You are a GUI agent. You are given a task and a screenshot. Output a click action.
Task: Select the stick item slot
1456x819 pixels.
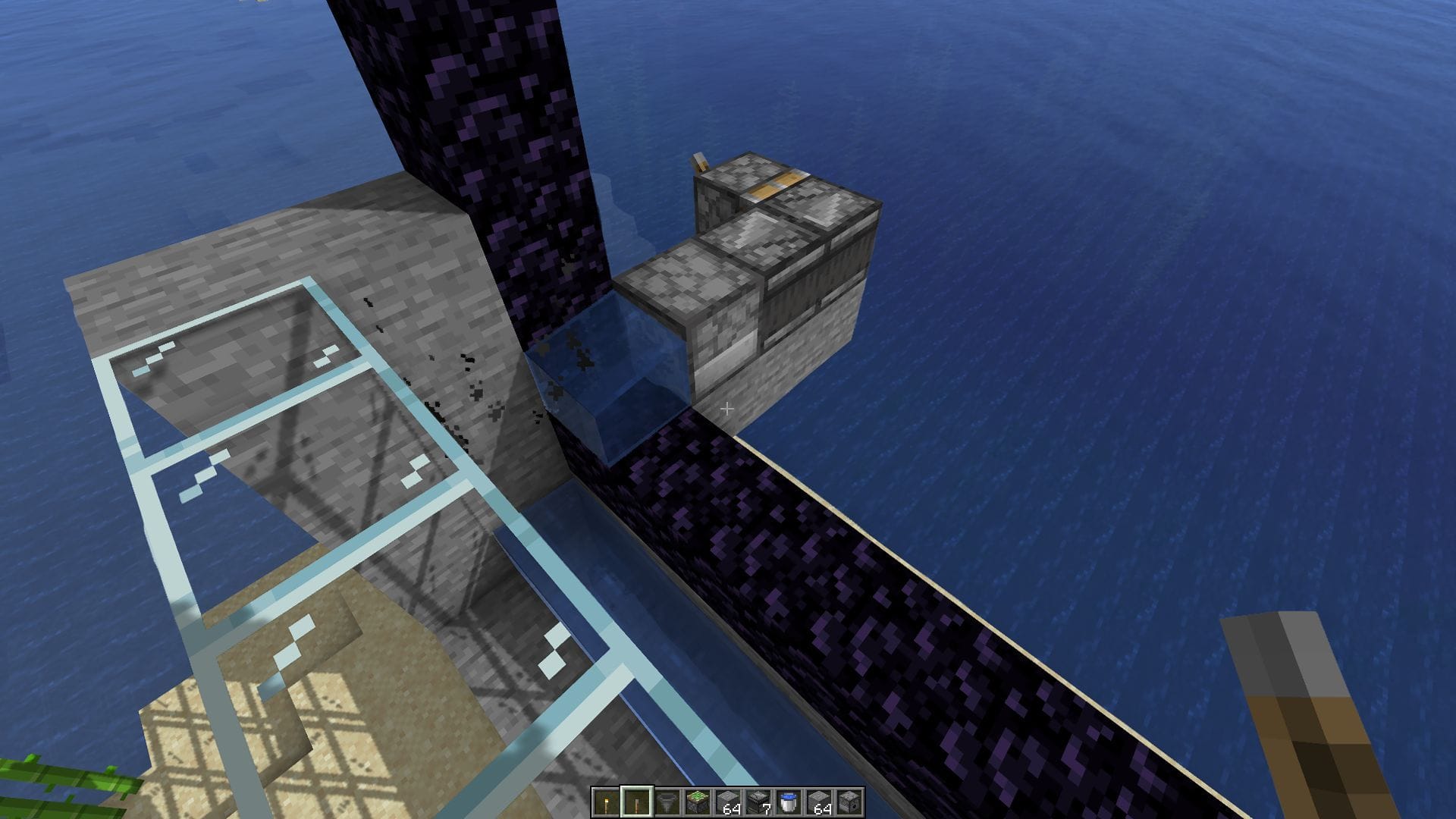(x=637, y=801)
